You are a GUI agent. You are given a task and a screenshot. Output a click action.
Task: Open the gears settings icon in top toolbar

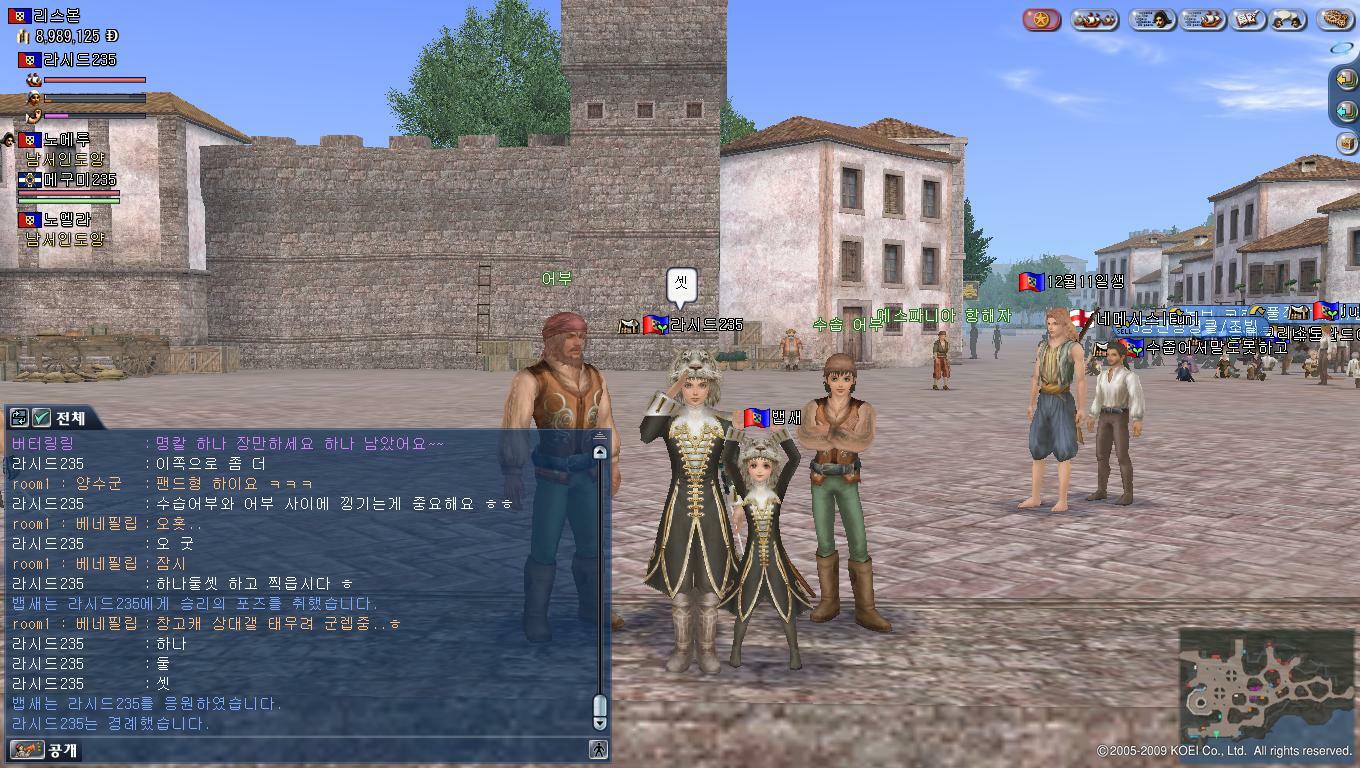point(1334,18)
